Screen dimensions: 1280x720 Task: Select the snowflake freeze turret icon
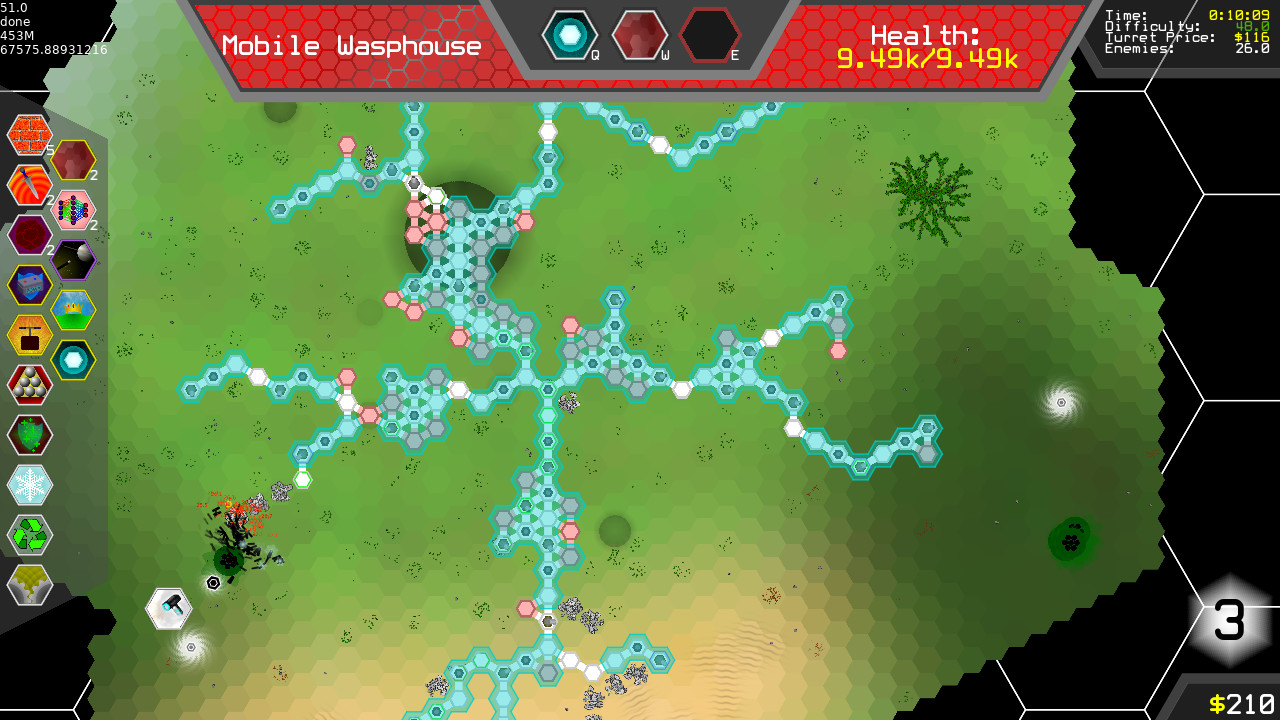[x=29, y=485]
